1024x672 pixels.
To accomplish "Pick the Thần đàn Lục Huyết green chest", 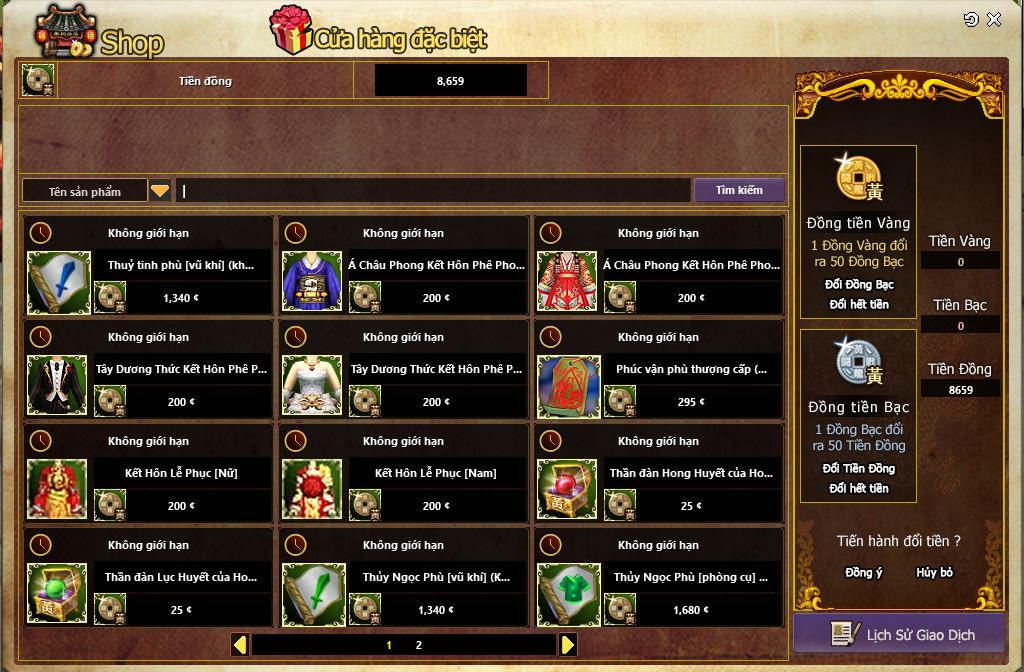I will click(x=59, y=594).
